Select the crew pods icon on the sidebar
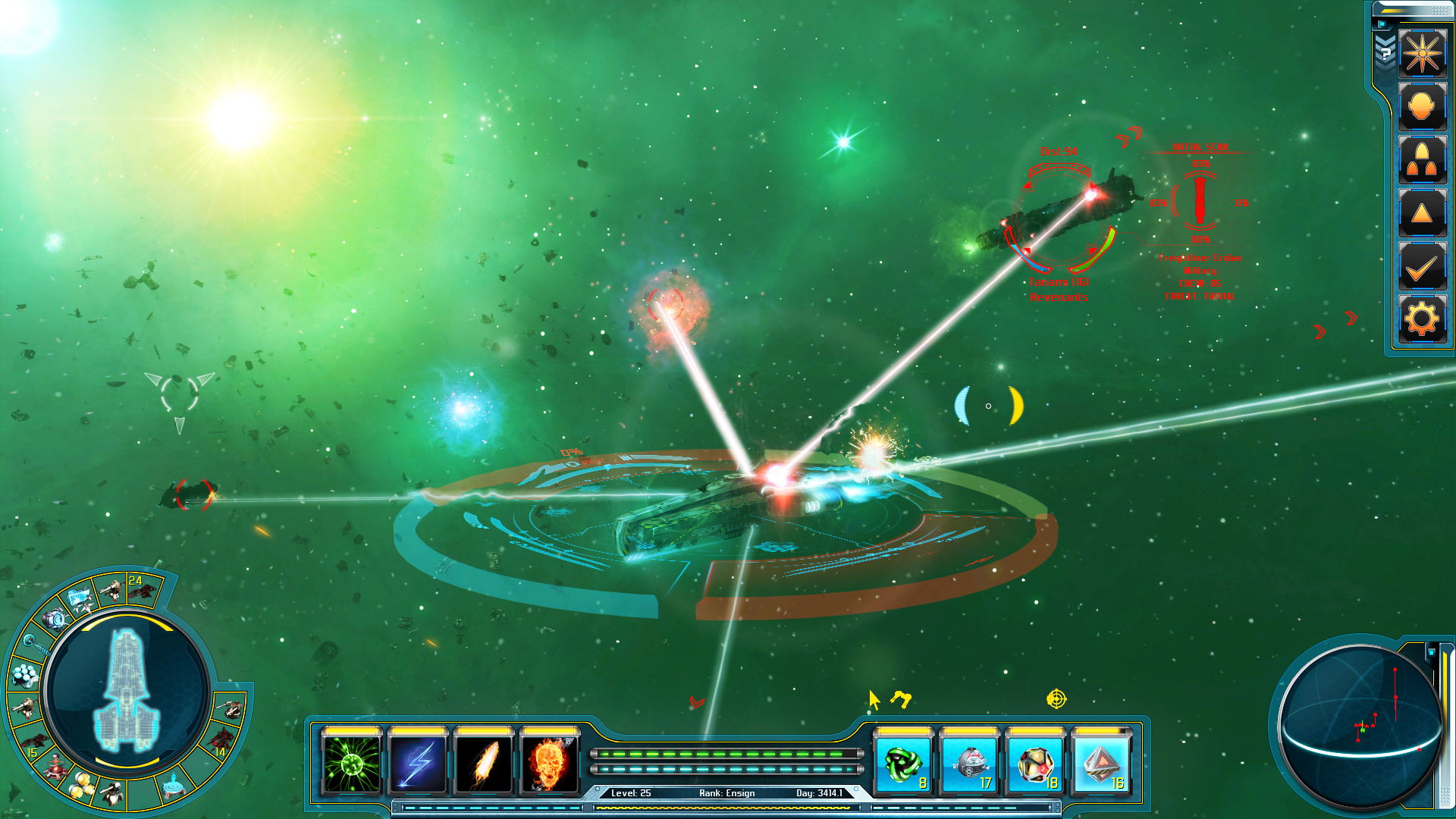This screenshot has height=819, width=1456. (1423, 159)
